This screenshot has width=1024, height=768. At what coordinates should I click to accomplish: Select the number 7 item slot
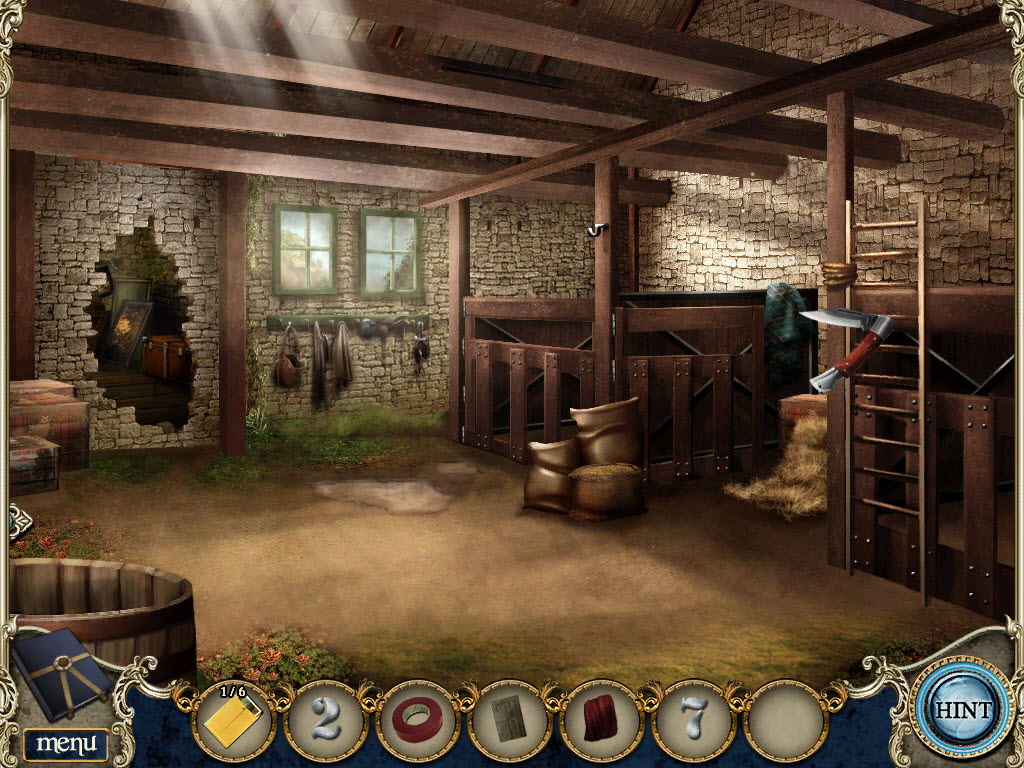[694, 720]
